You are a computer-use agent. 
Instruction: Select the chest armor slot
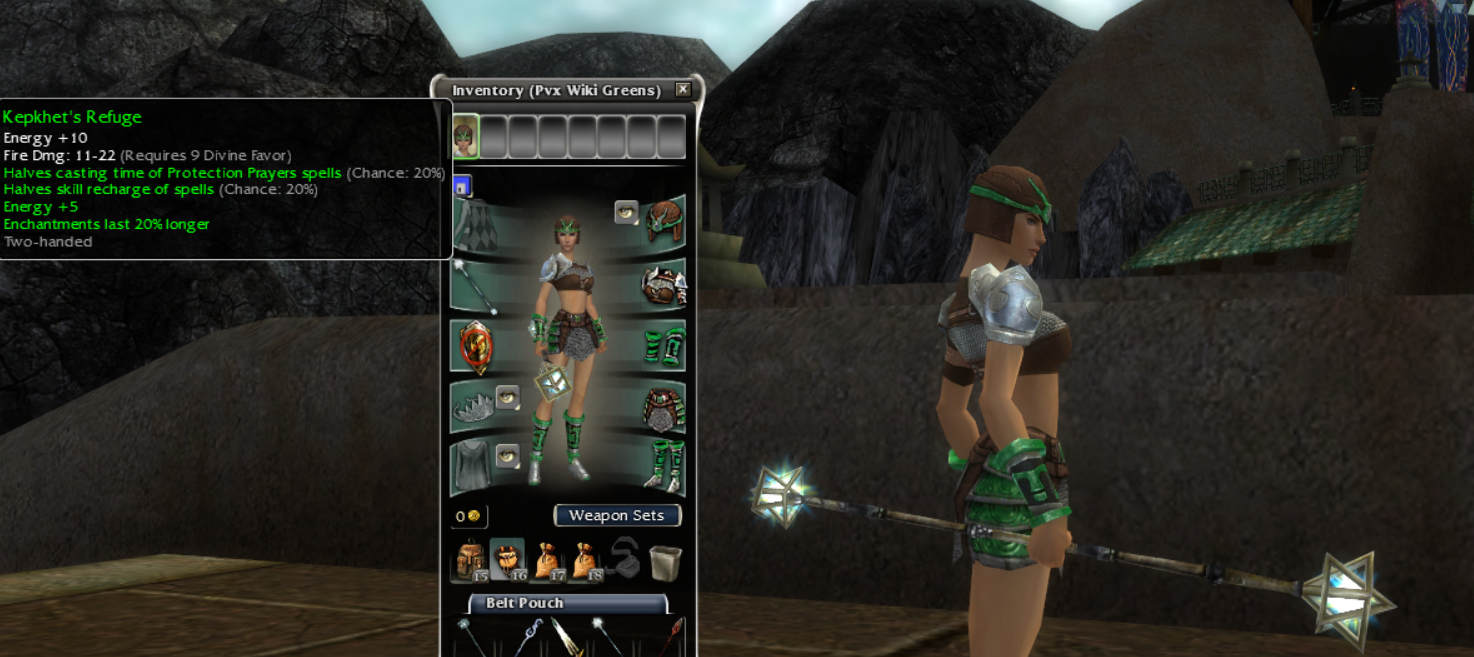click(663, 286)
